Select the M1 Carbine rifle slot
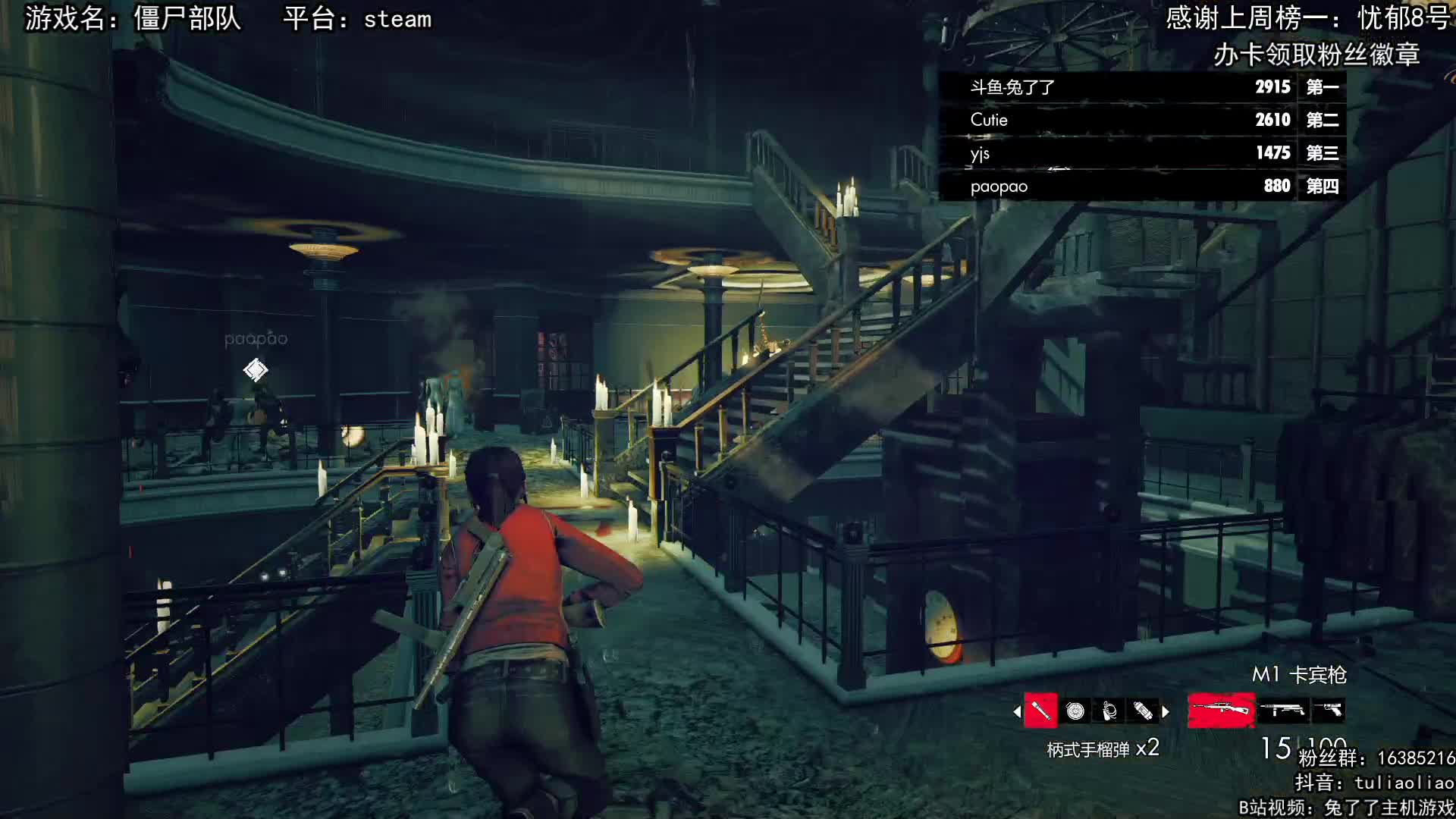Screen dimensions: 1456x819 (1221, 711)
